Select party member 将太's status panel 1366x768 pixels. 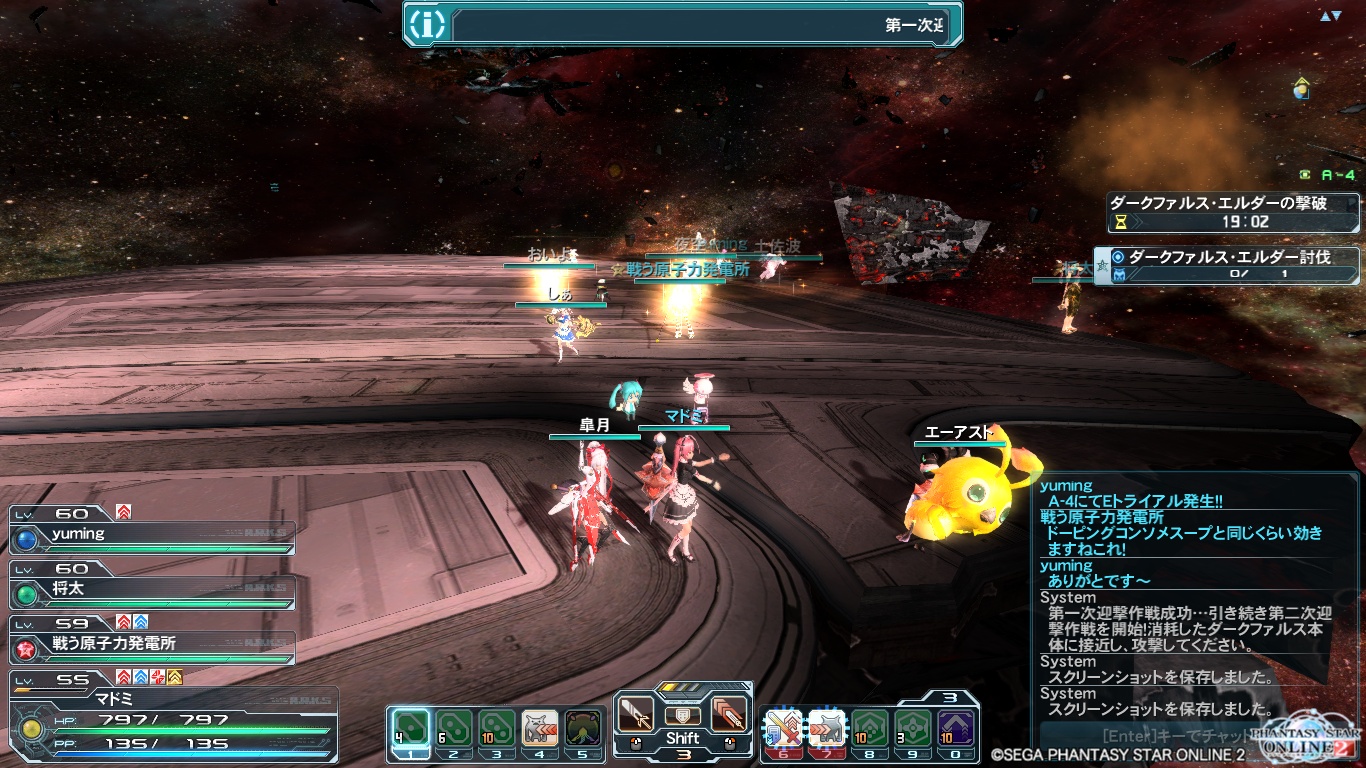[152, 590]
